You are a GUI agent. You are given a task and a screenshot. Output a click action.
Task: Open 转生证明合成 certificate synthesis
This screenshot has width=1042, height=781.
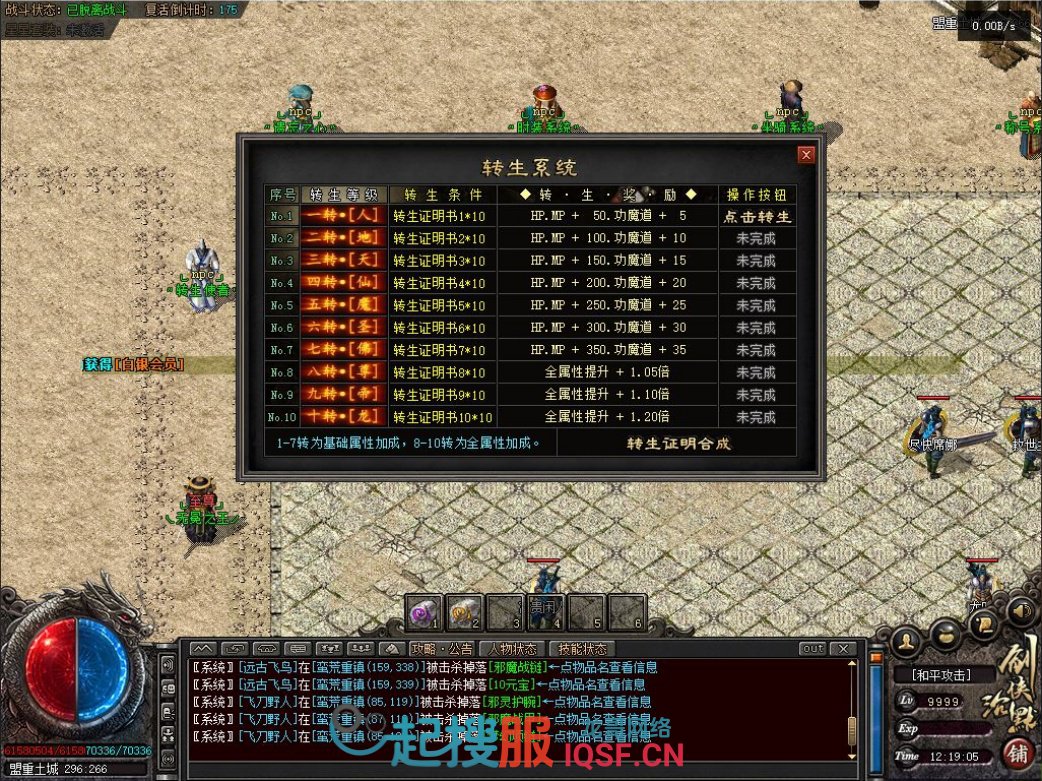[x=678, y=443]
